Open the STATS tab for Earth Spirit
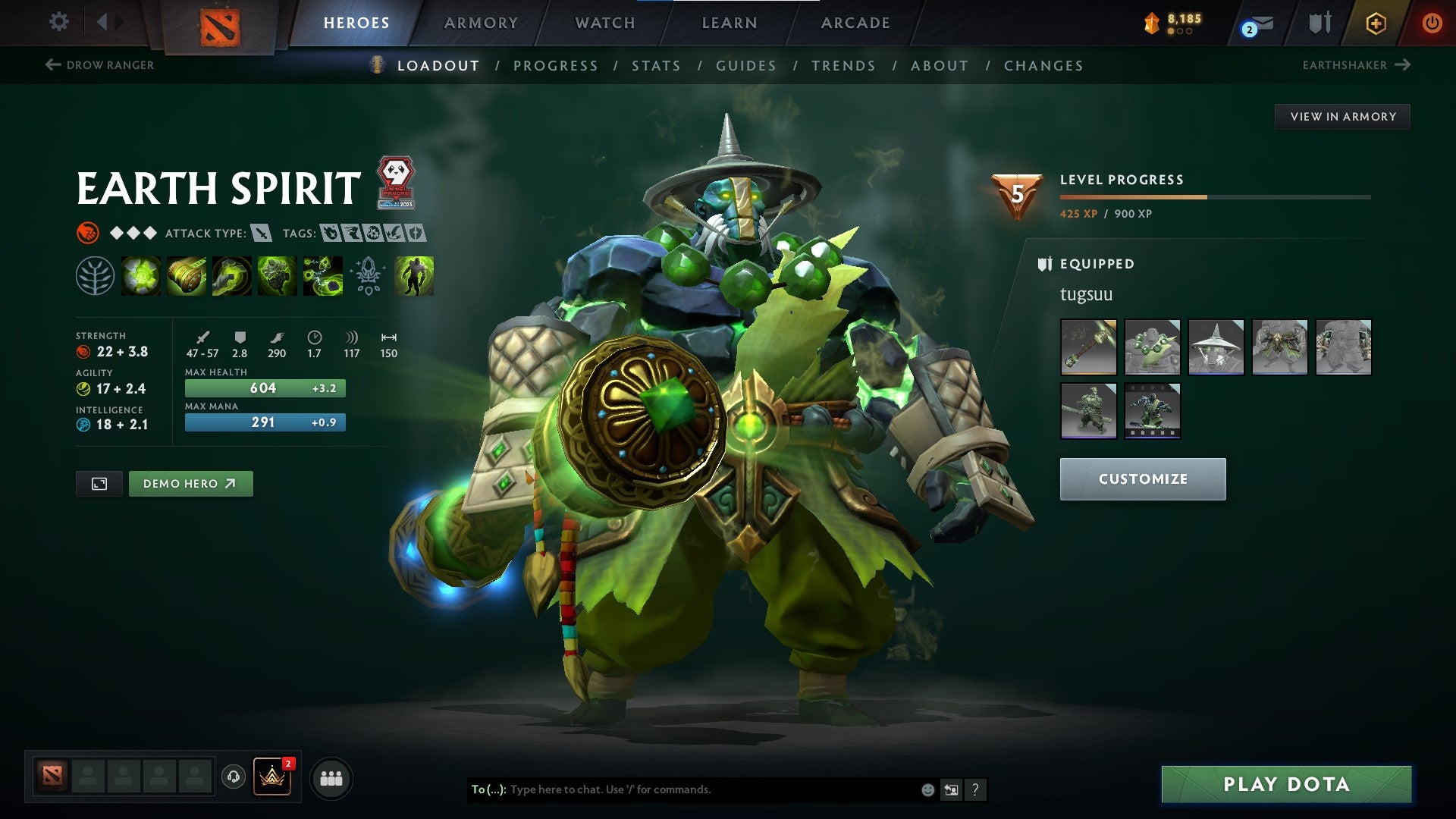The image size is (1456, 819). pos(657,66)
